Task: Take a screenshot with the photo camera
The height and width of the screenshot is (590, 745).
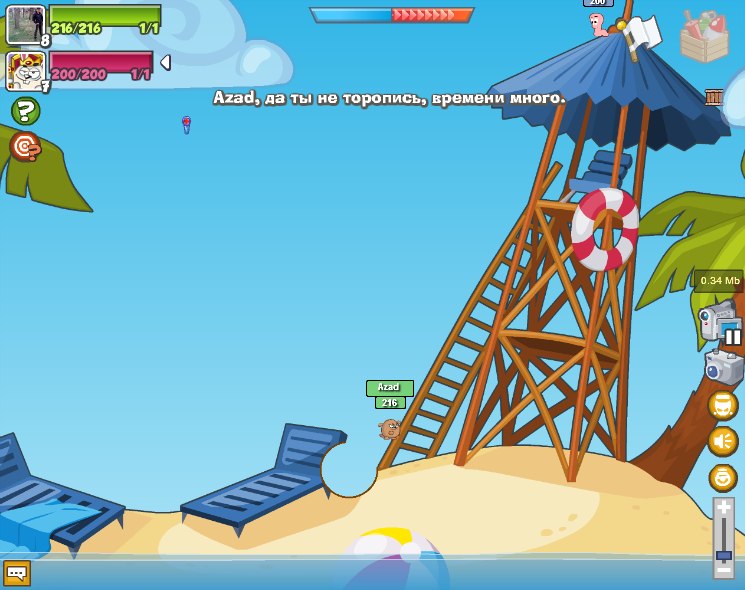Action: (723, 367)
